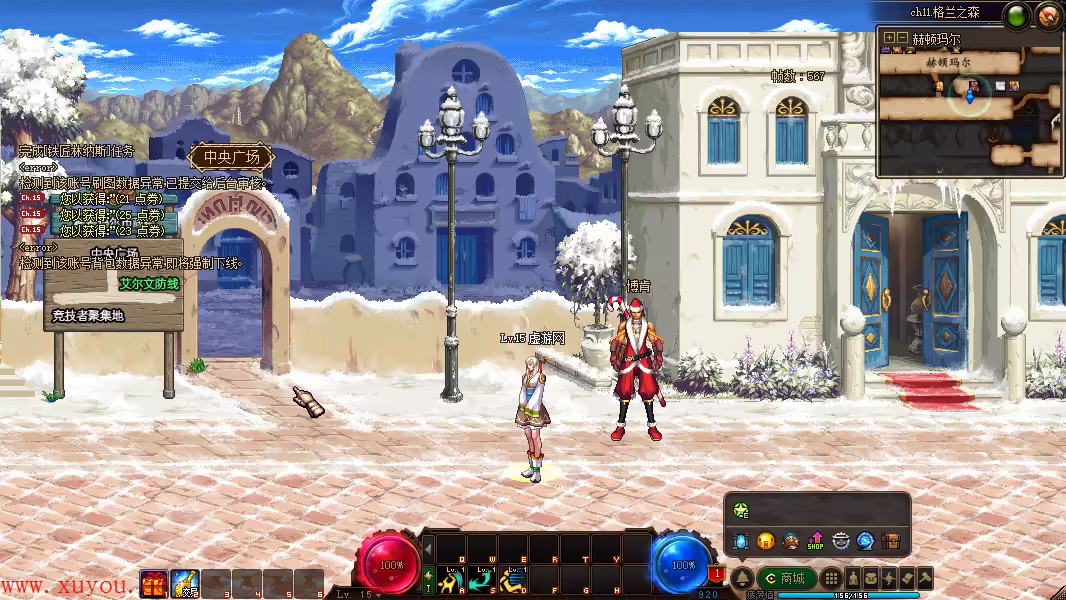Viewport: 1066px width, 600px height.
Task: Click the hammer icon in bottom menu
Action: tap(925, 578)
